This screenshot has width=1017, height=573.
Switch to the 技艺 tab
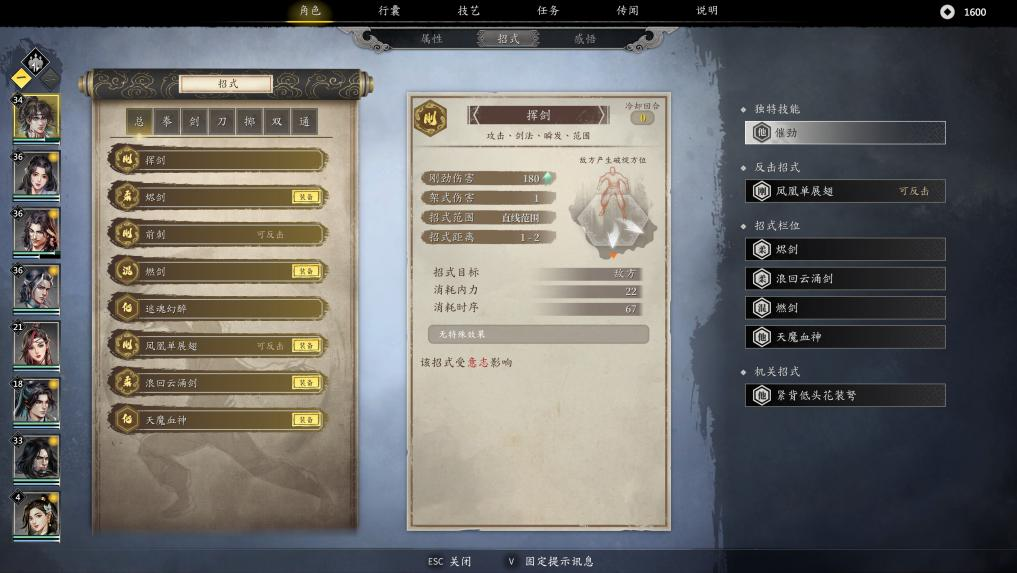[468, 11]
